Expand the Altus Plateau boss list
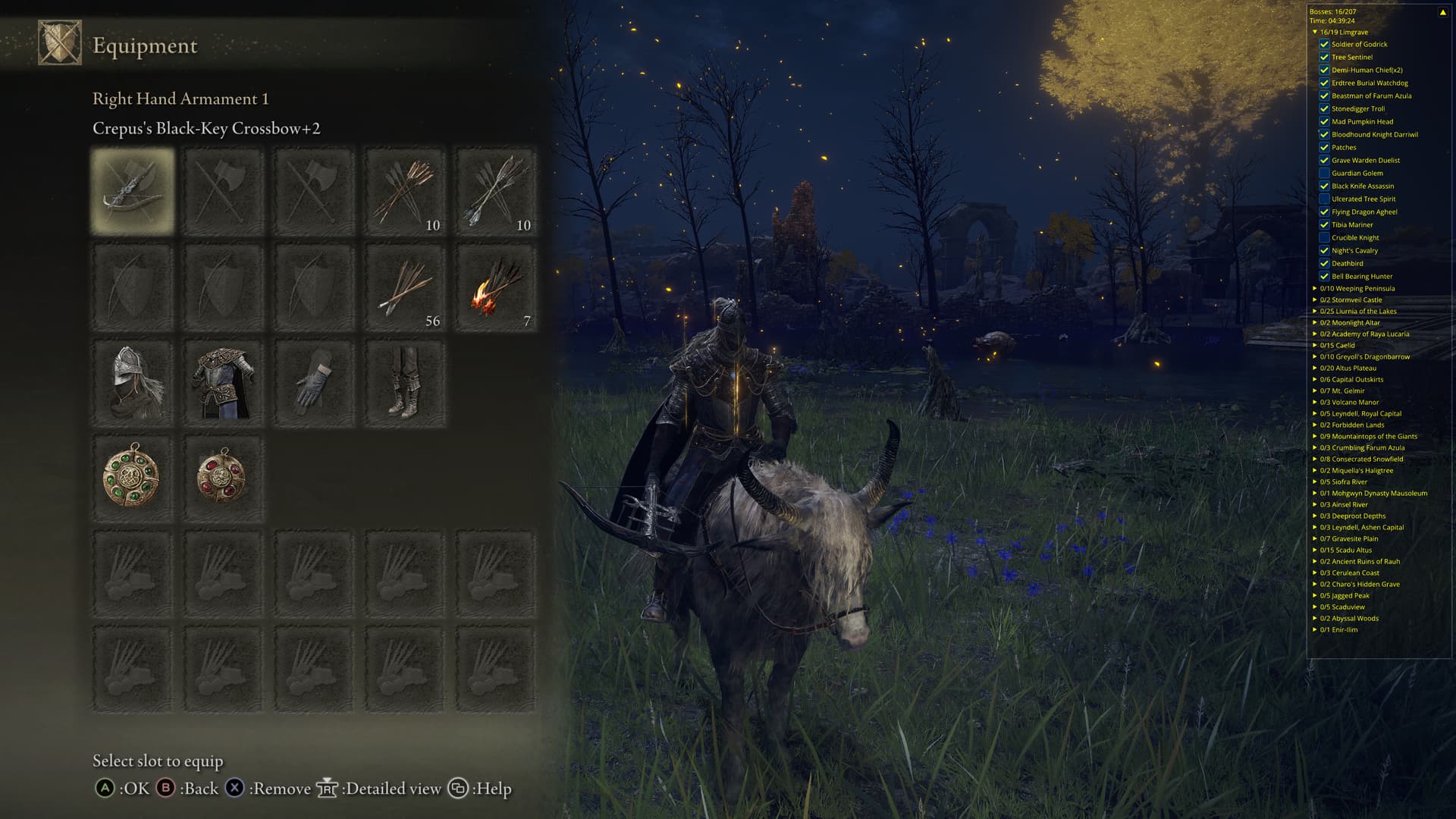Image resolution: width=1456 pixels, height=819 pixels. pos(1315,368)
